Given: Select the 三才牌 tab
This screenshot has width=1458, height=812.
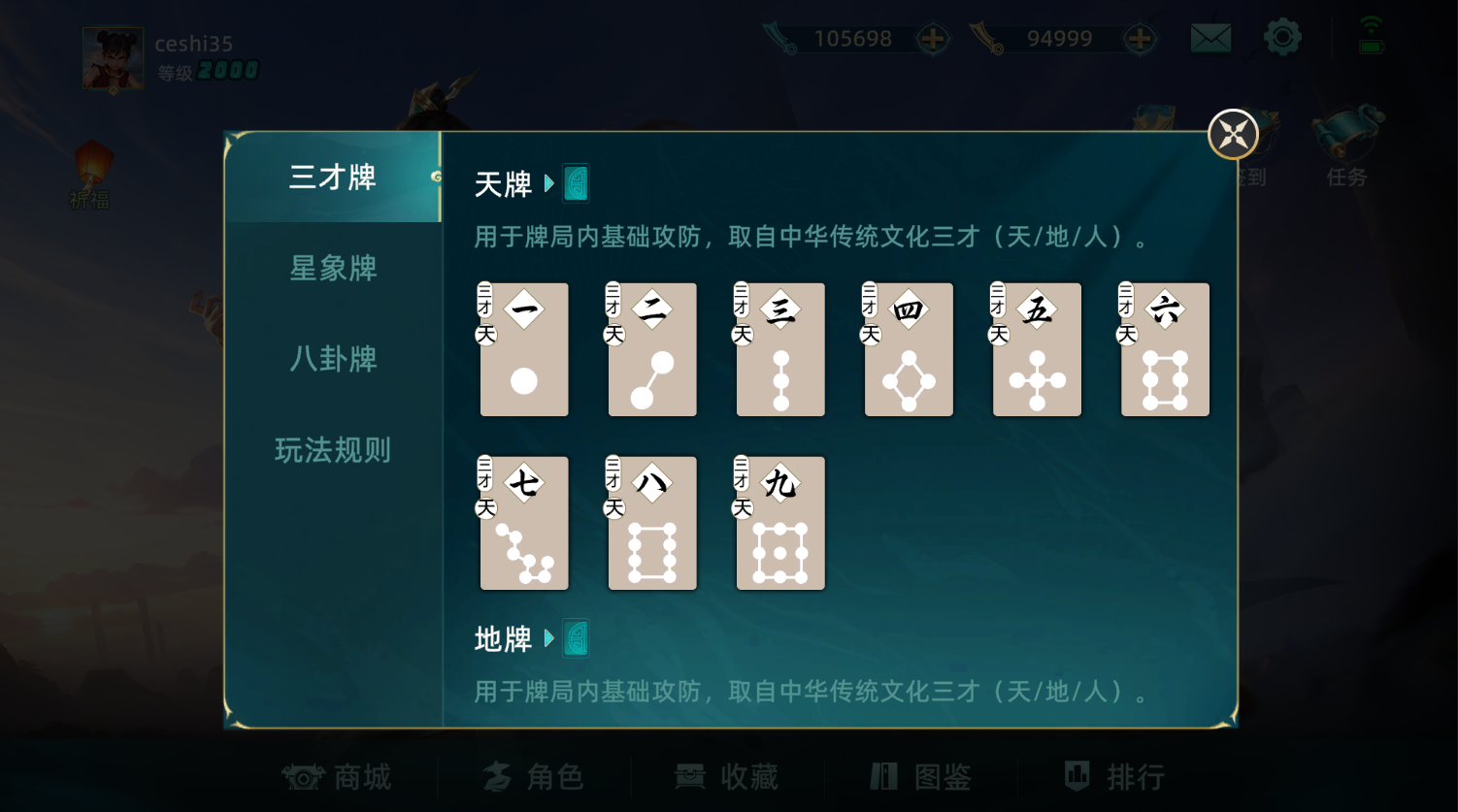Looking at the screenshot, I should 332,179.
